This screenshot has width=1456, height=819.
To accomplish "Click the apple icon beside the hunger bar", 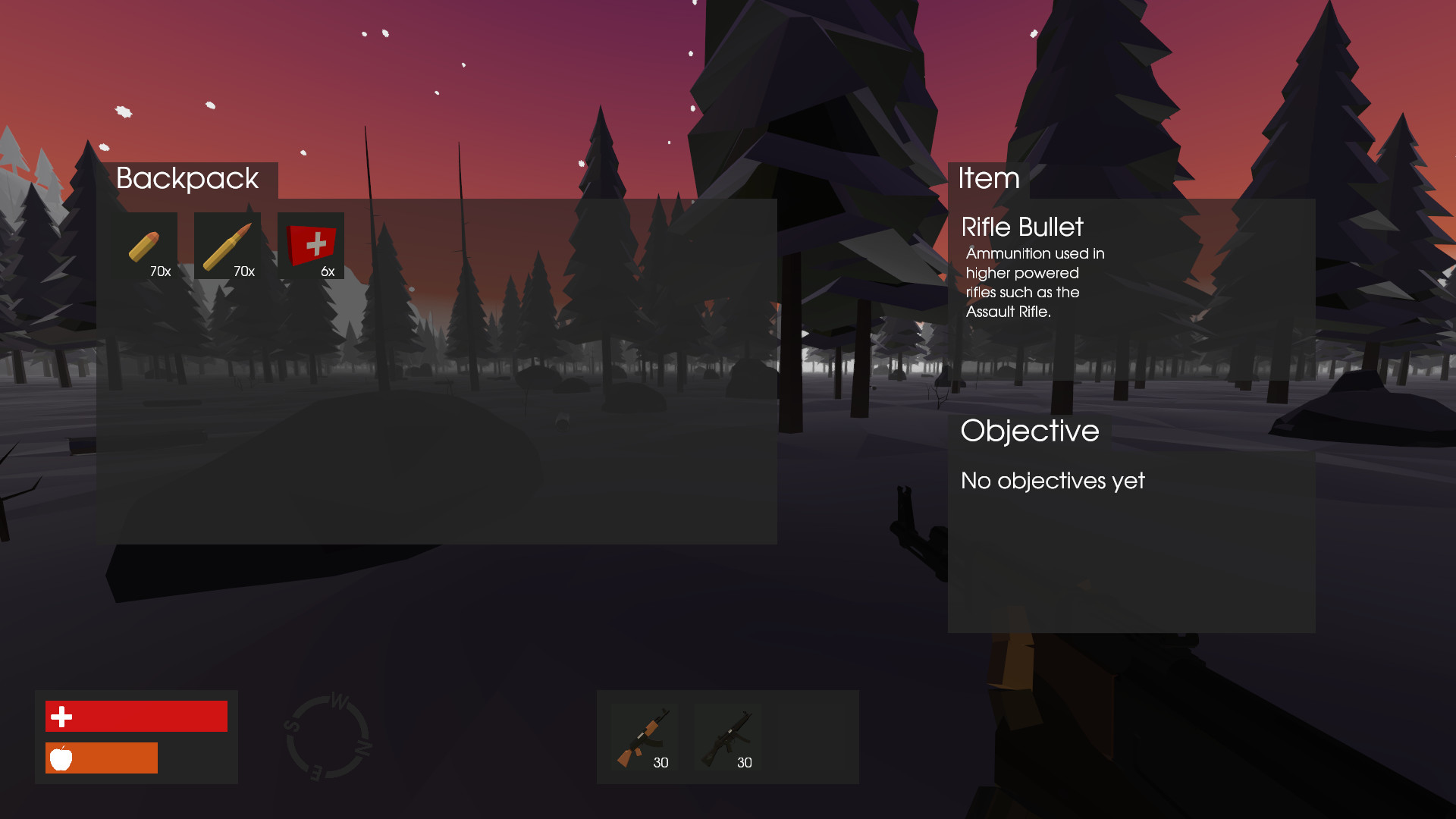I will [x=61, y=758].
